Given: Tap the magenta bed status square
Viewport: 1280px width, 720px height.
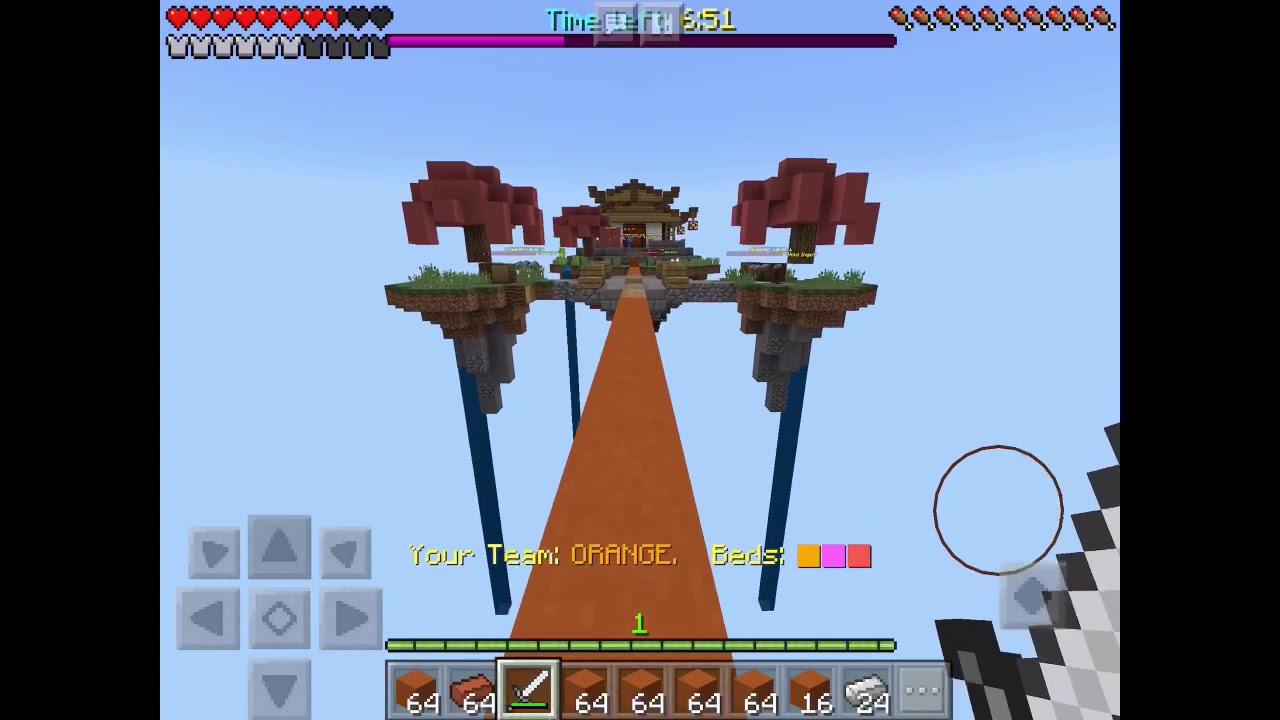Looking at the screenshot, I should click(834, 556).
